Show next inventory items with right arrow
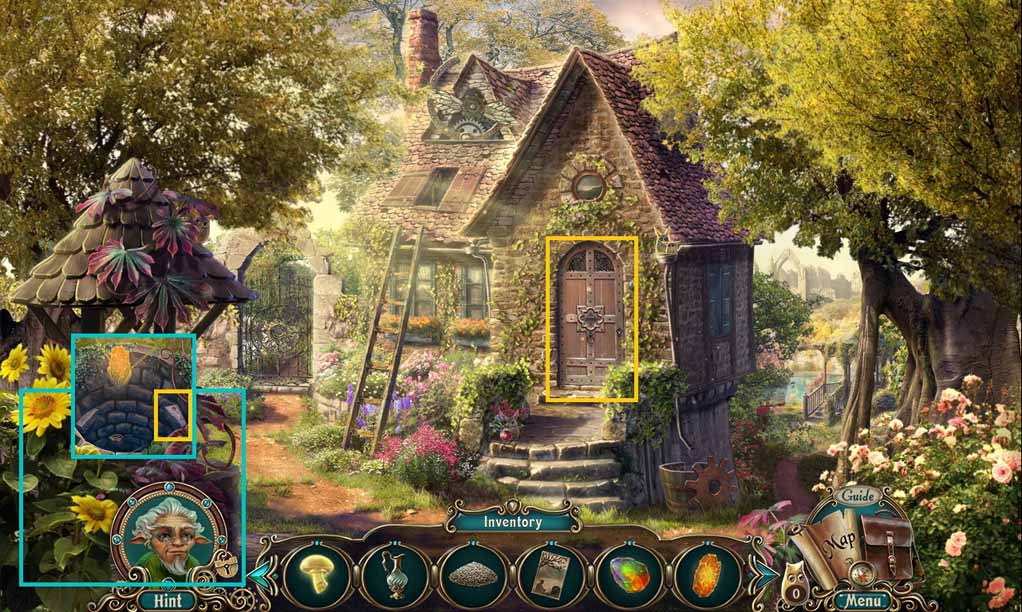 (x=765, y=575)
